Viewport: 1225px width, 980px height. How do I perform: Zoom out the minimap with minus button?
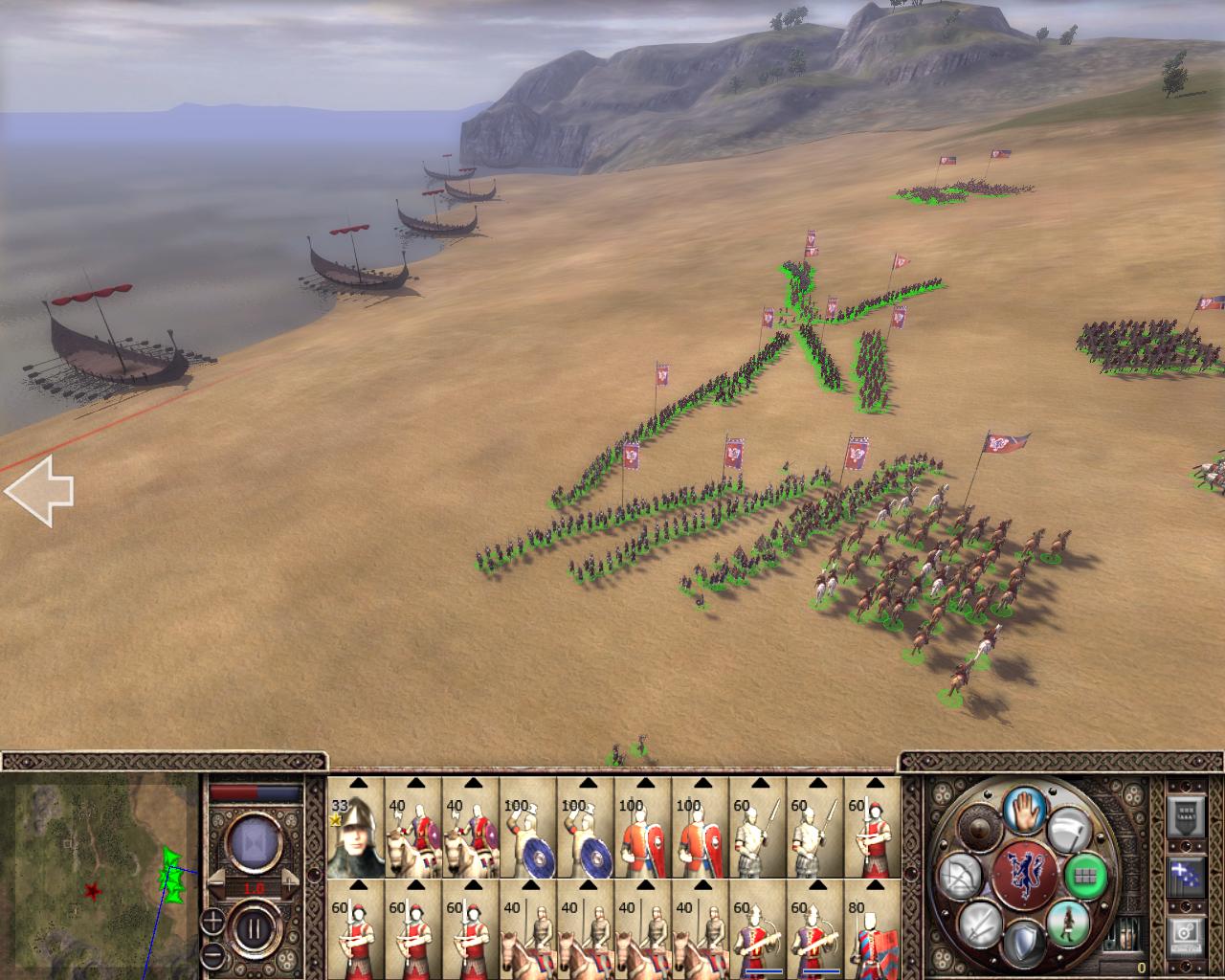click(x=212, y=955)
